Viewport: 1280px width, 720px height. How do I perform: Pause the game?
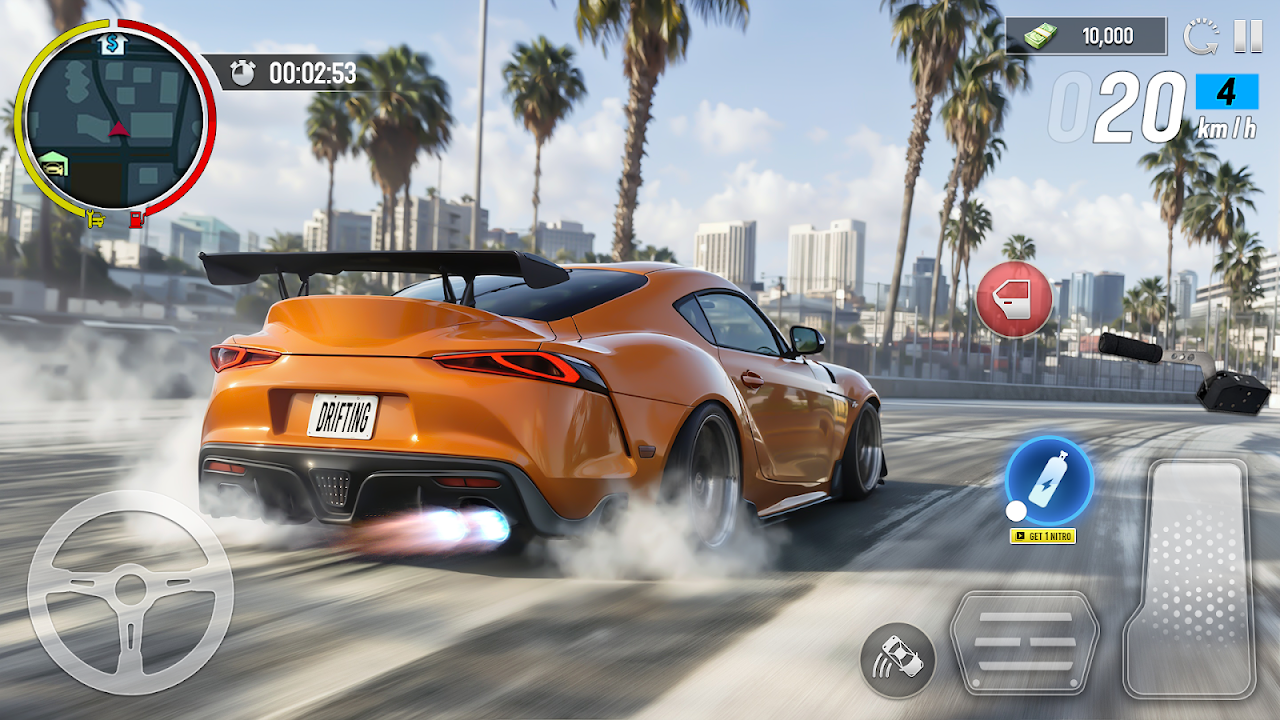1247,37
